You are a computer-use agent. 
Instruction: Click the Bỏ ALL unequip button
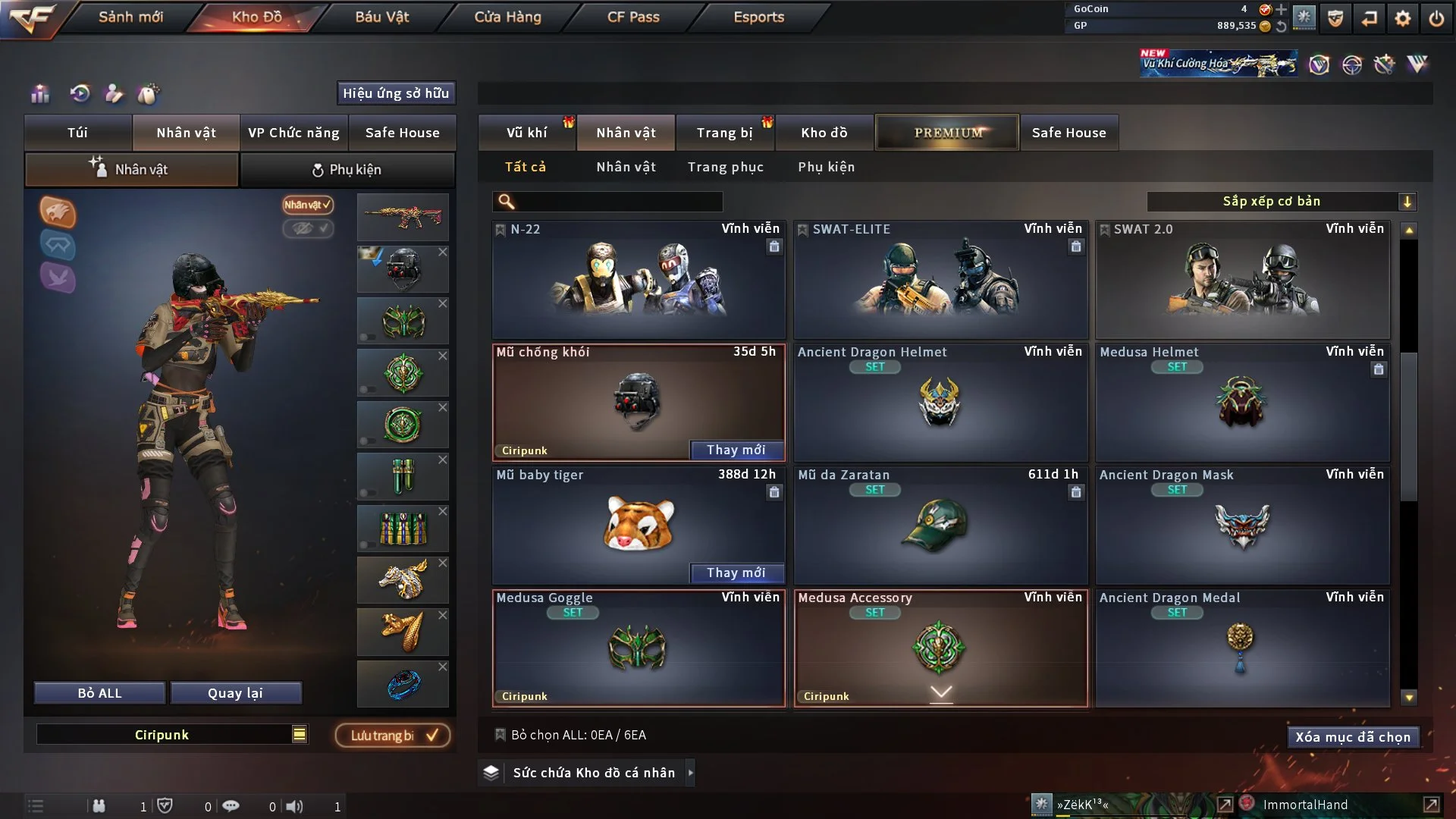tap(99, 693)
